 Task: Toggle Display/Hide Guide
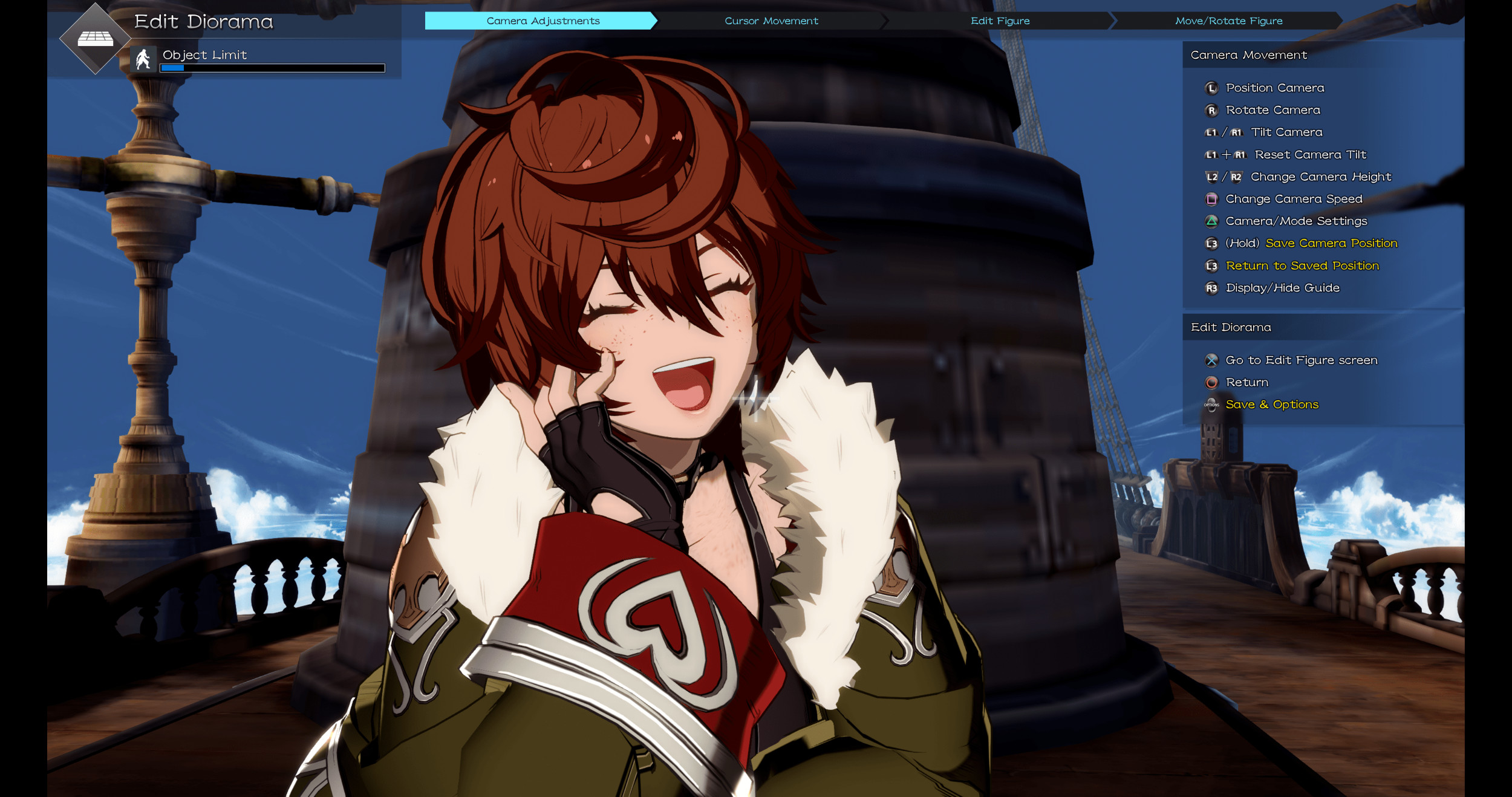(x=1283, y=288)
